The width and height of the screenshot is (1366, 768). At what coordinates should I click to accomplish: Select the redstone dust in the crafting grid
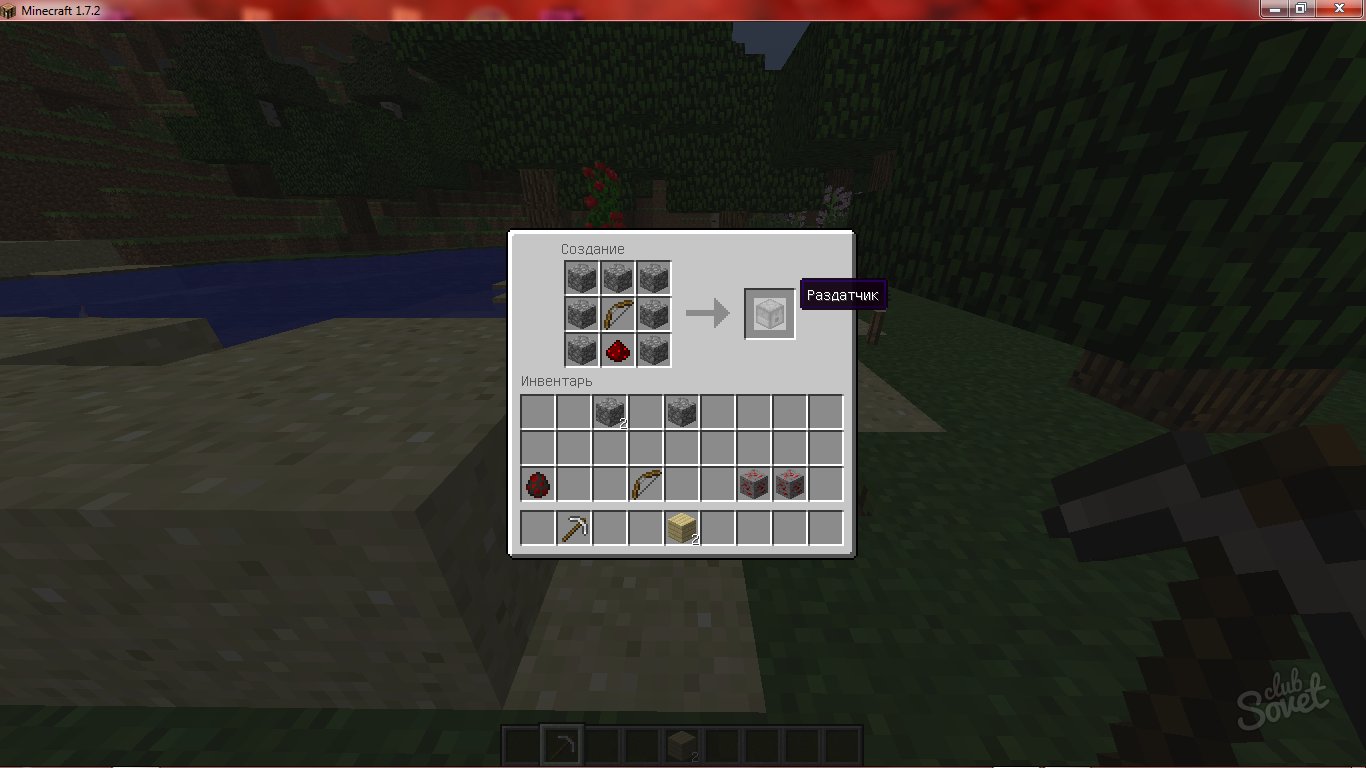[617, 350]
